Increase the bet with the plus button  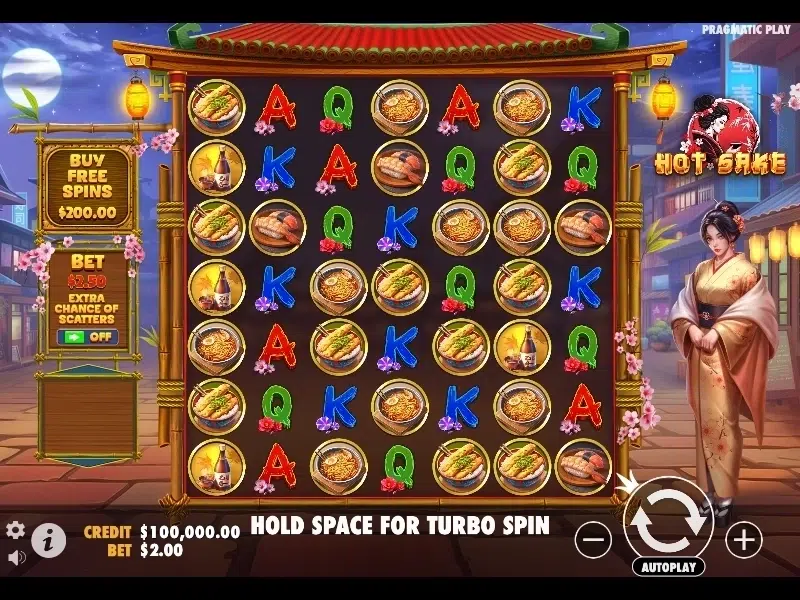[x=743, y=541]
